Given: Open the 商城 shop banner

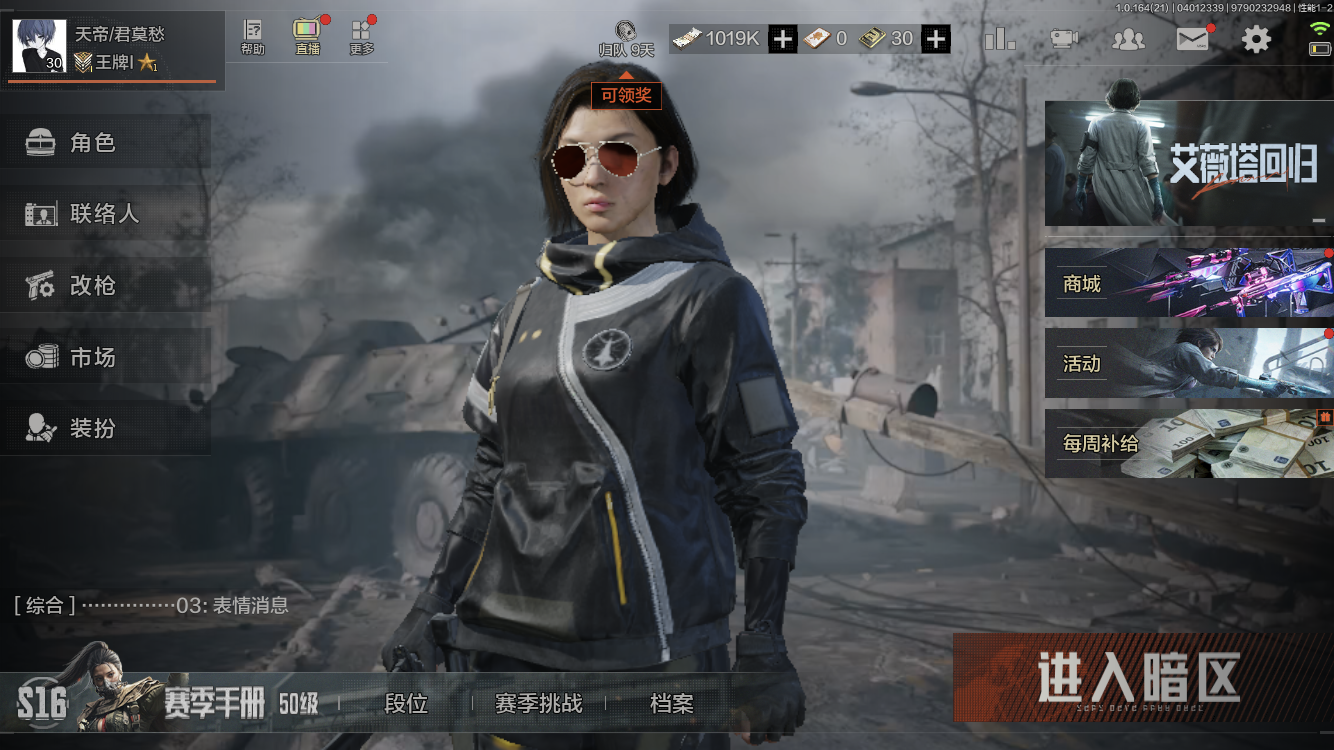Looking at the screenshot, I should click(x=1188, y=284).
